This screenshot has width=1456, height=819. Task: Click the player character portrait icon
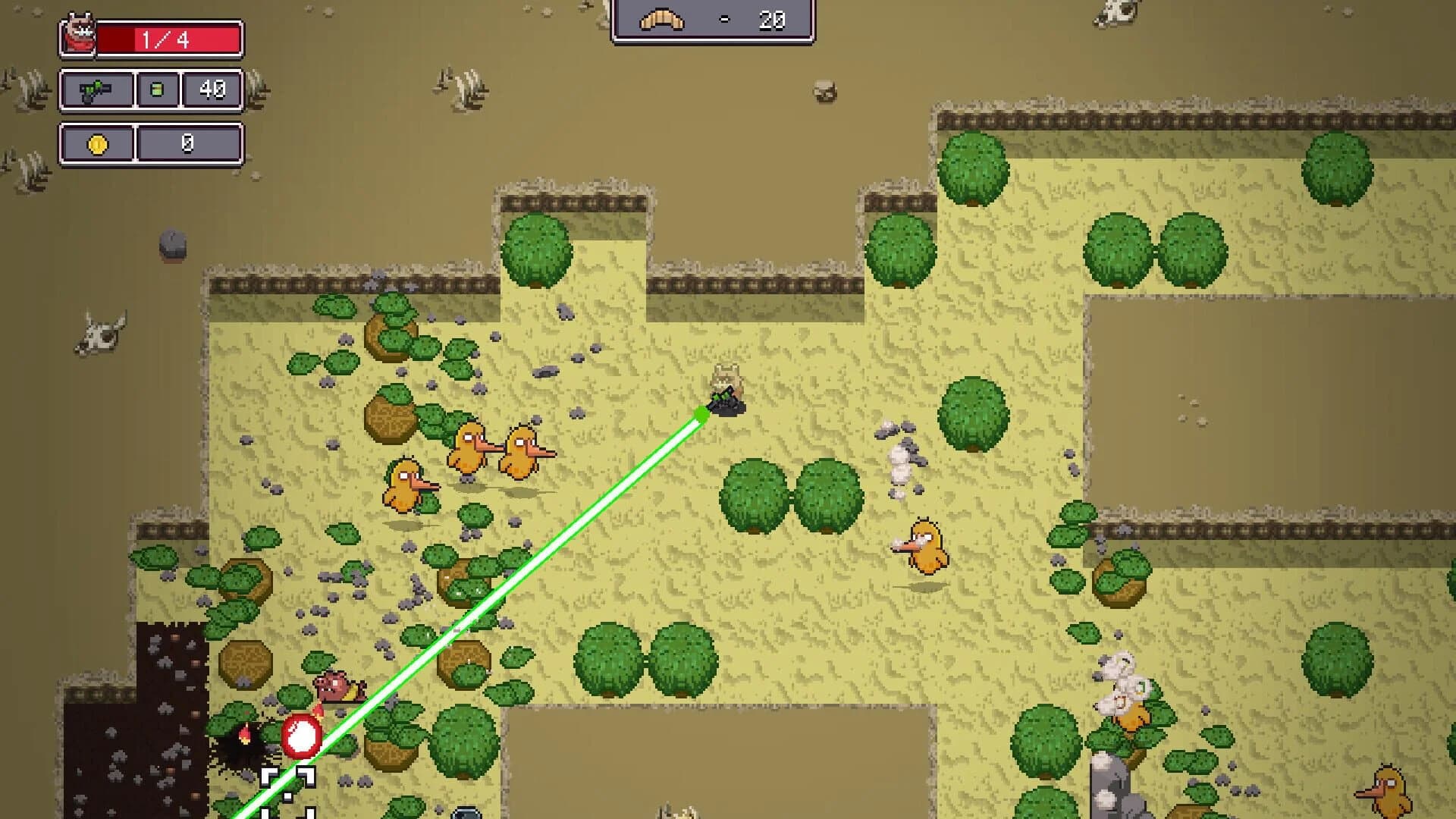pos(80,30)
